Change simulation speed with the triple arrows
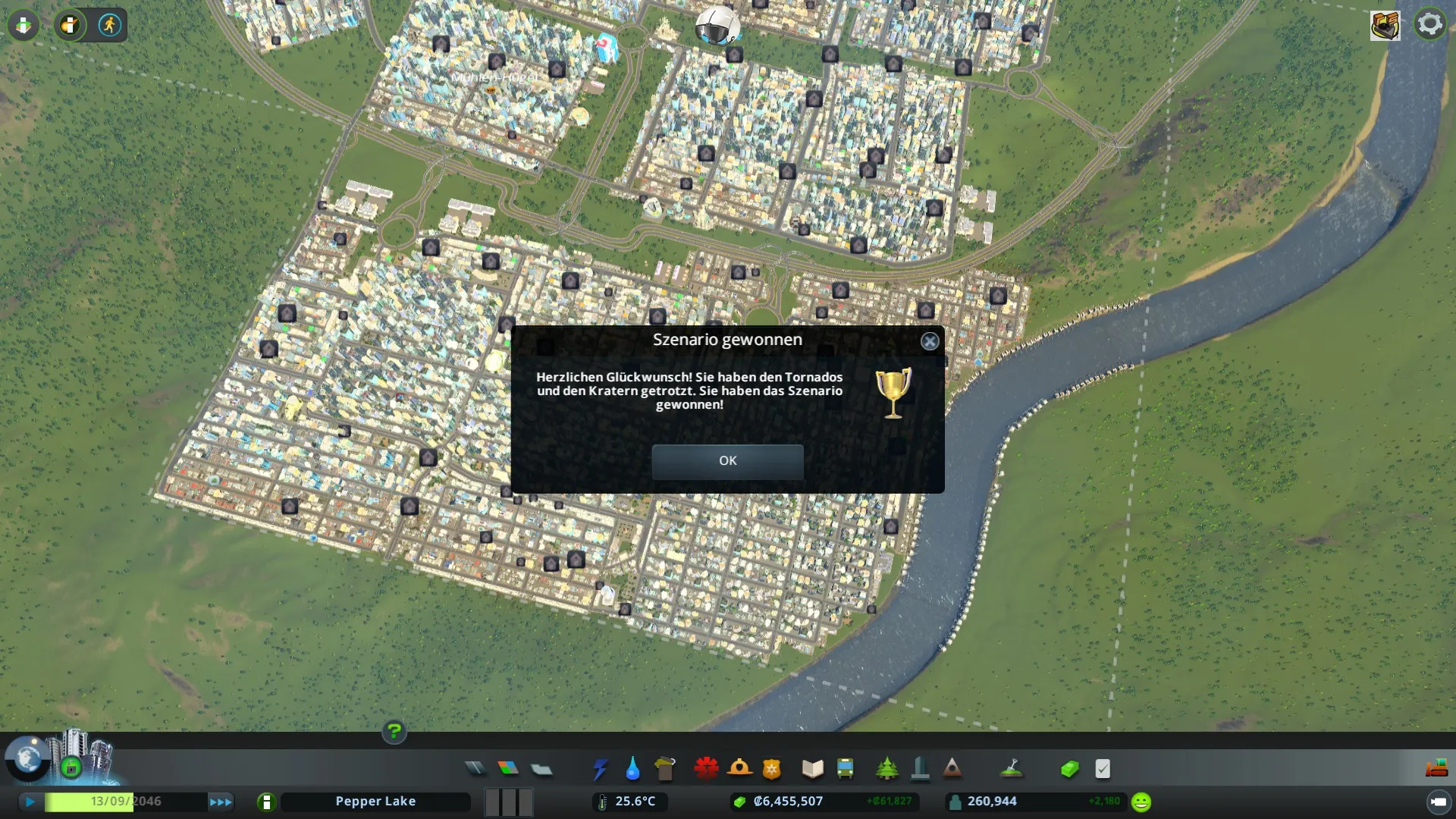The width and height of the screenshot is (1456, 819). coord(221,802)
